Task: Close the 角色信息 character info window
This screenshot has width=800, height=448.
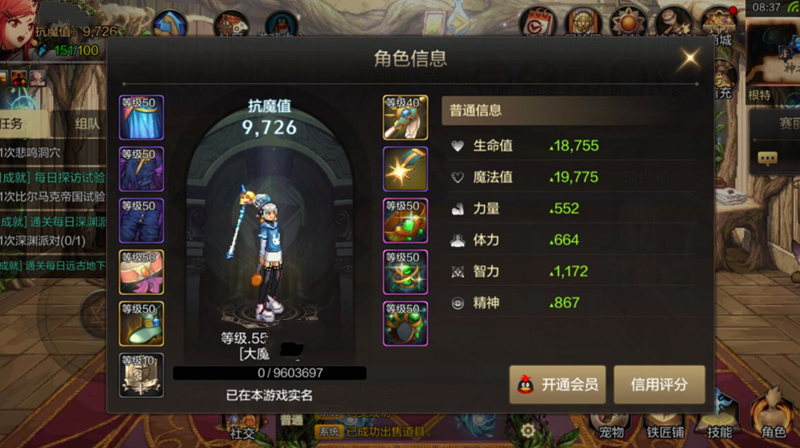Action: coord(689,59)
